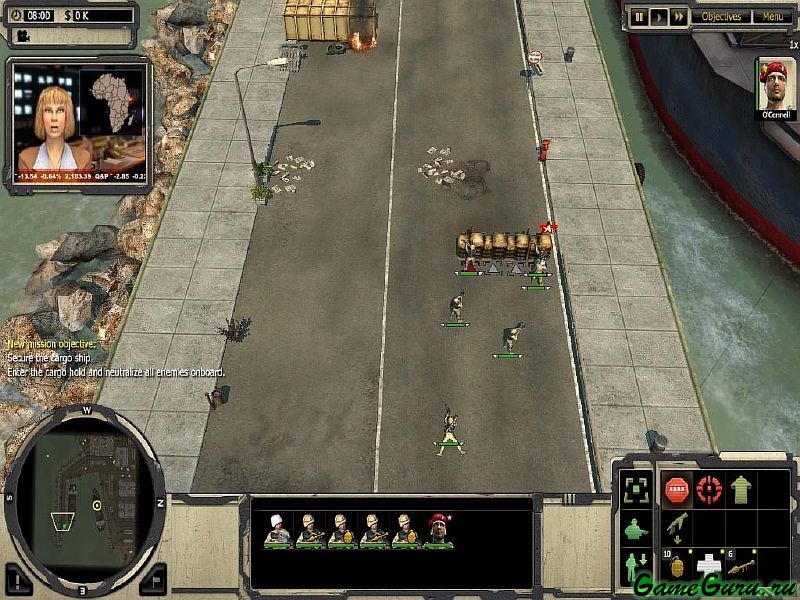Activate the red crosshair attack command
This screenshot has height=600, width=800.
click(709, 490)
